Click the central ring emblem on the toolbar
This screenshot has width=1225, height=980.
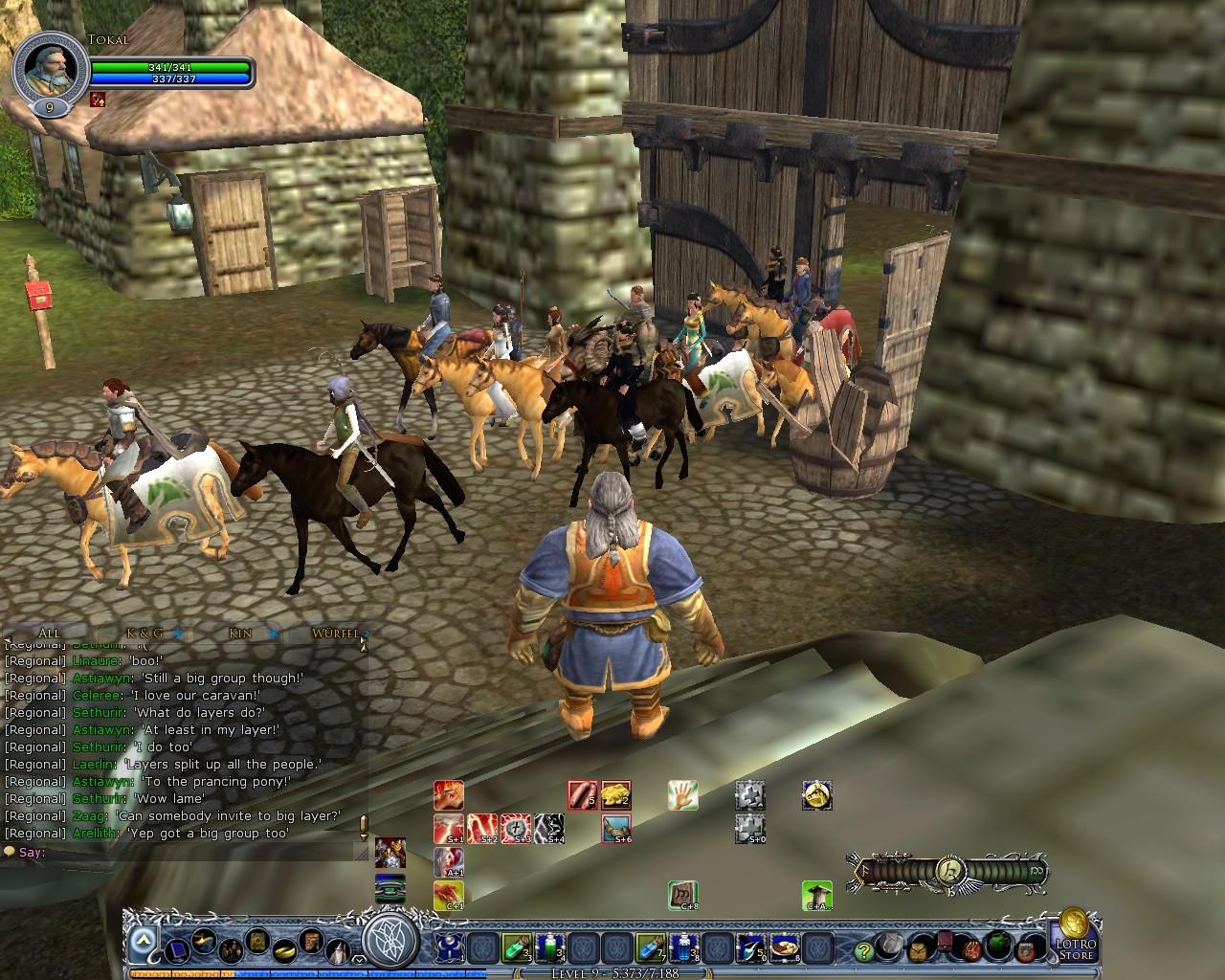[x=390, y=945]
